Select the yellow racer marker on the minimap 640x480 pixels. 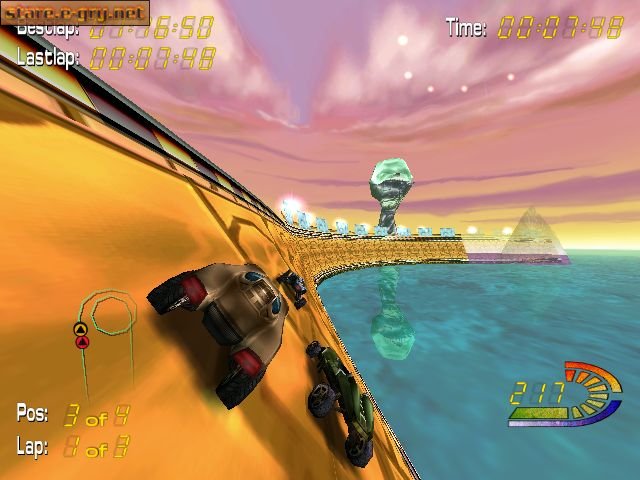[x=80, y=329]
